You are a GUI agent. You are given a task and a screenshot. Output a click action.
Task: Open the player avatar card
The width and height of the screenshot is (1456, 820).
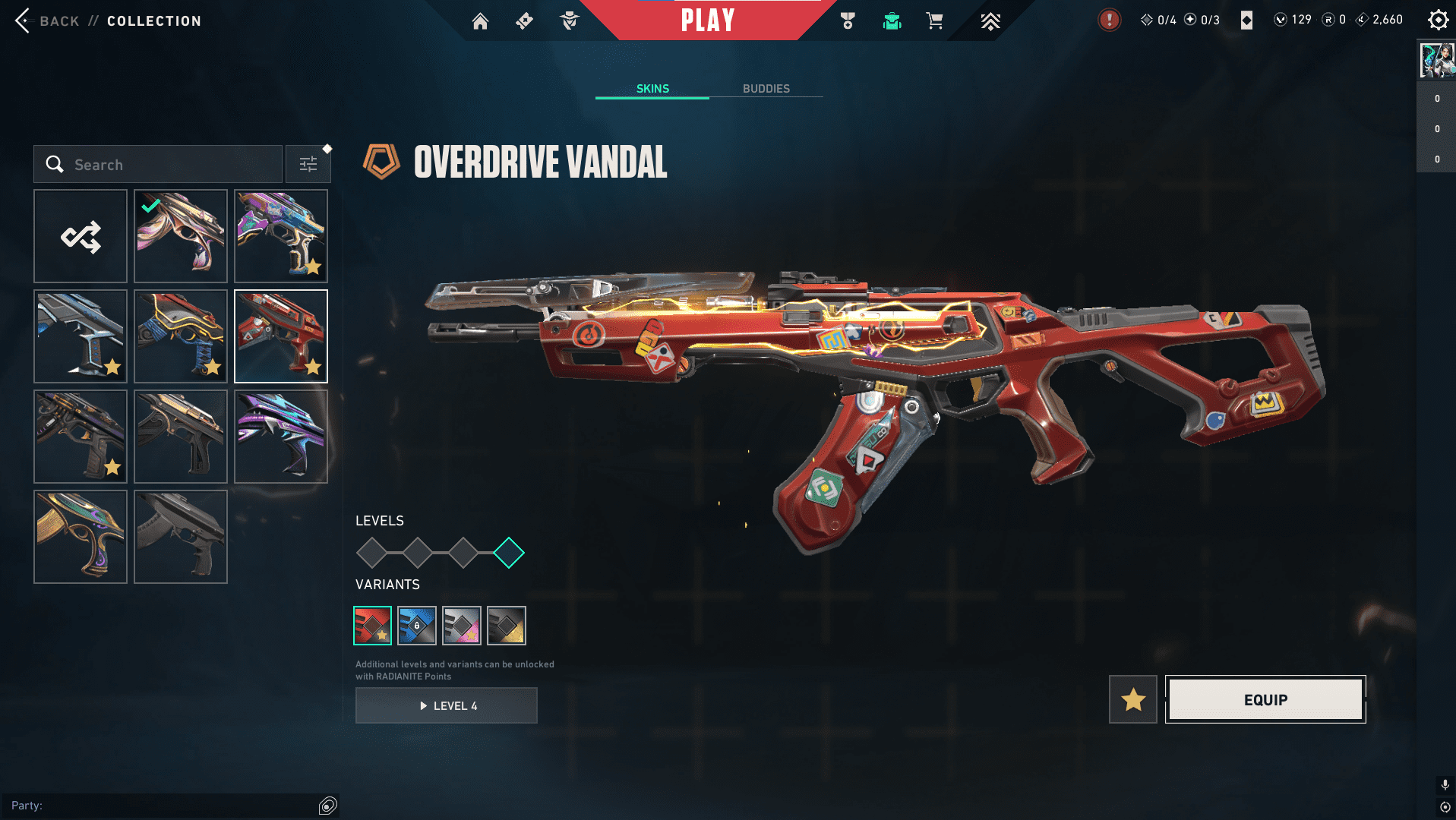point(1437,61)
